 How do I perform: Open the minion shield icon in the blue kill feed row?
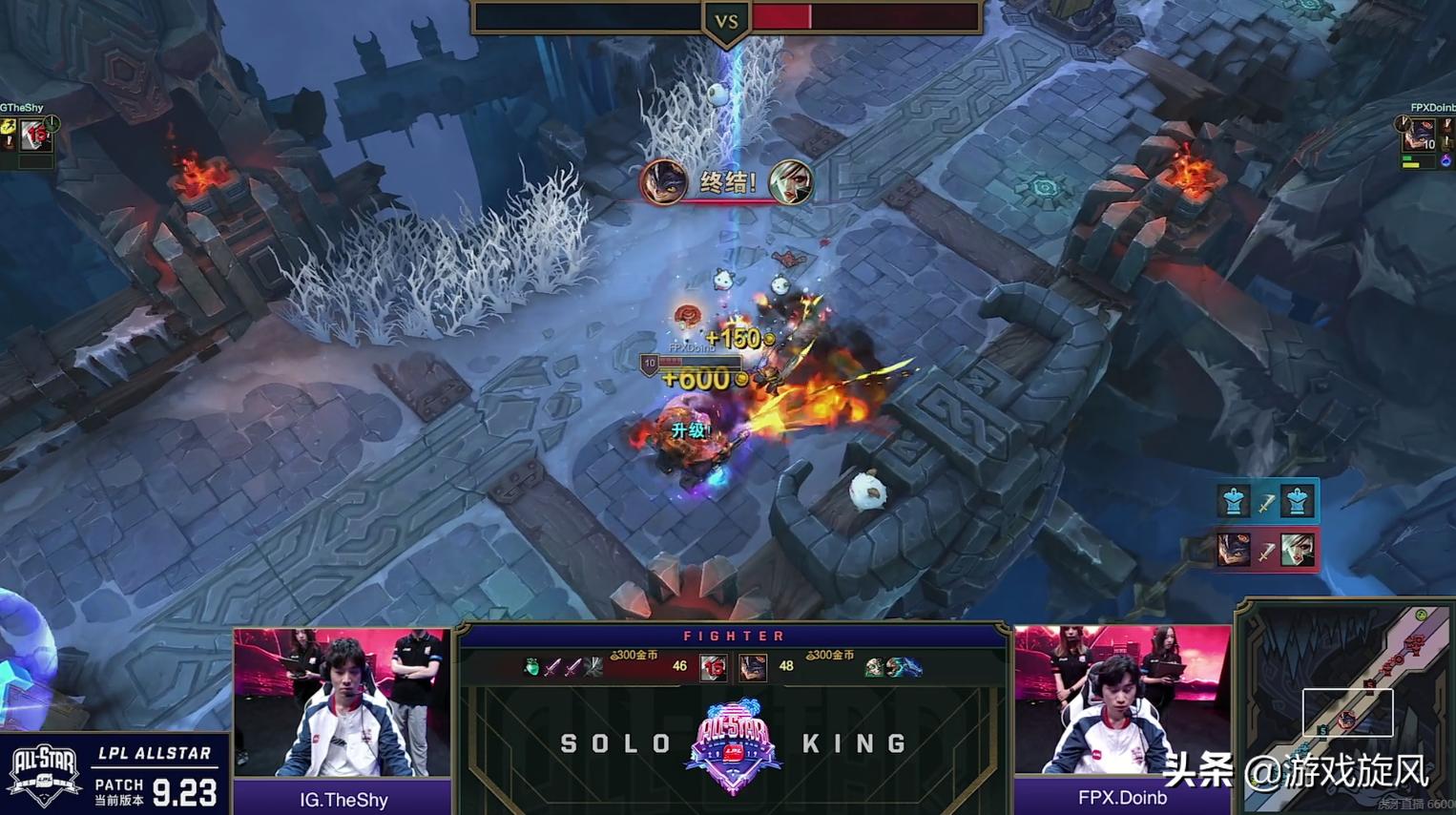pyautogui.click(x=1234, y=499)
